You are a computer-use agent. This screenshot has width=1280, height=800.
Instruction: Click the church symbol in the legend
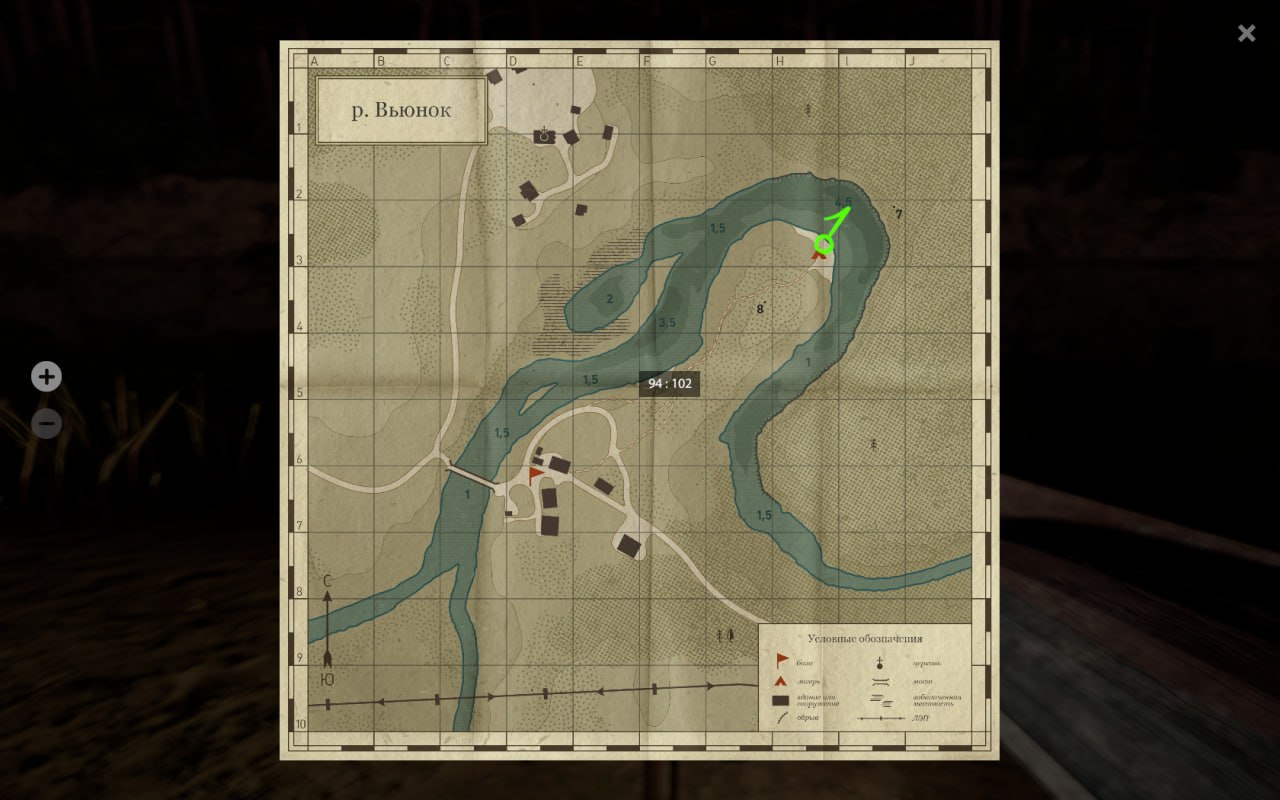[880, 663]
